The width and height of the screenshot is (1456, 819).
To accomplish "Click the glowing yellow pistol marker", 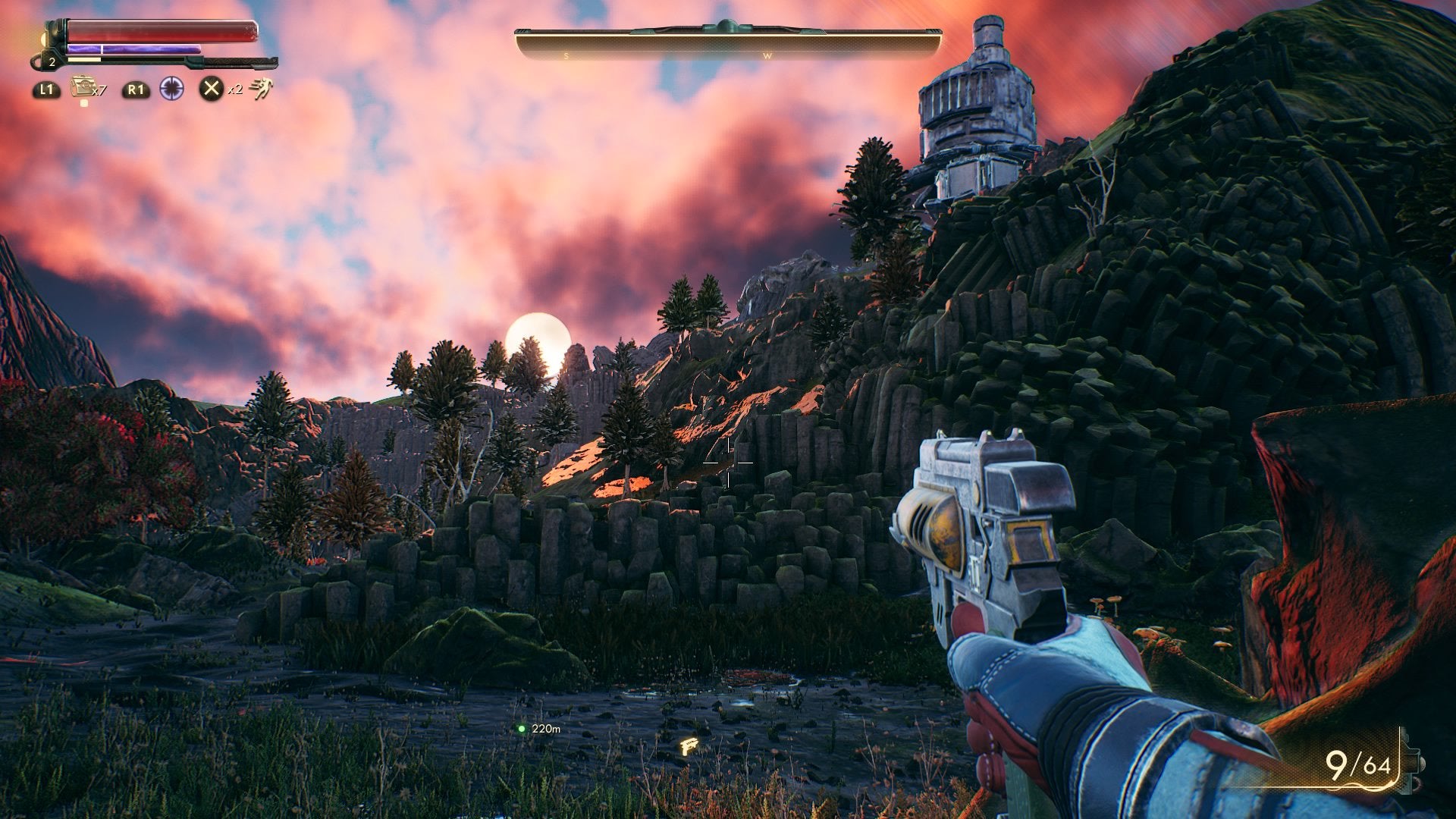I will (689, 747).
